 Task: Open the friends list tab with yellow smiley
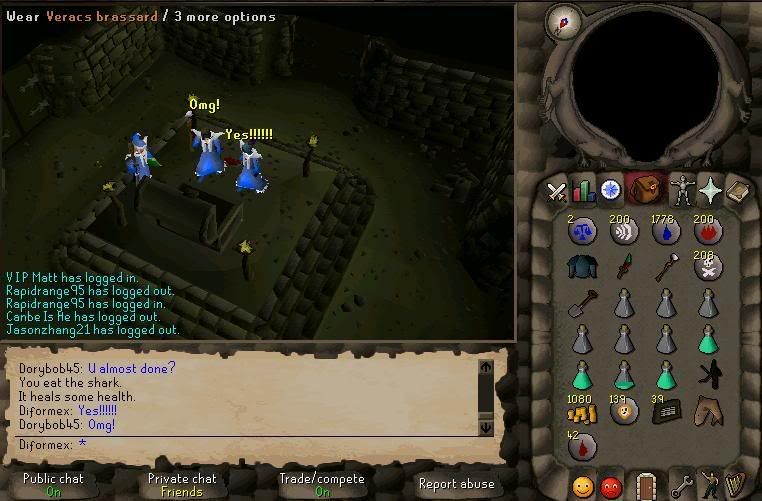582,488
